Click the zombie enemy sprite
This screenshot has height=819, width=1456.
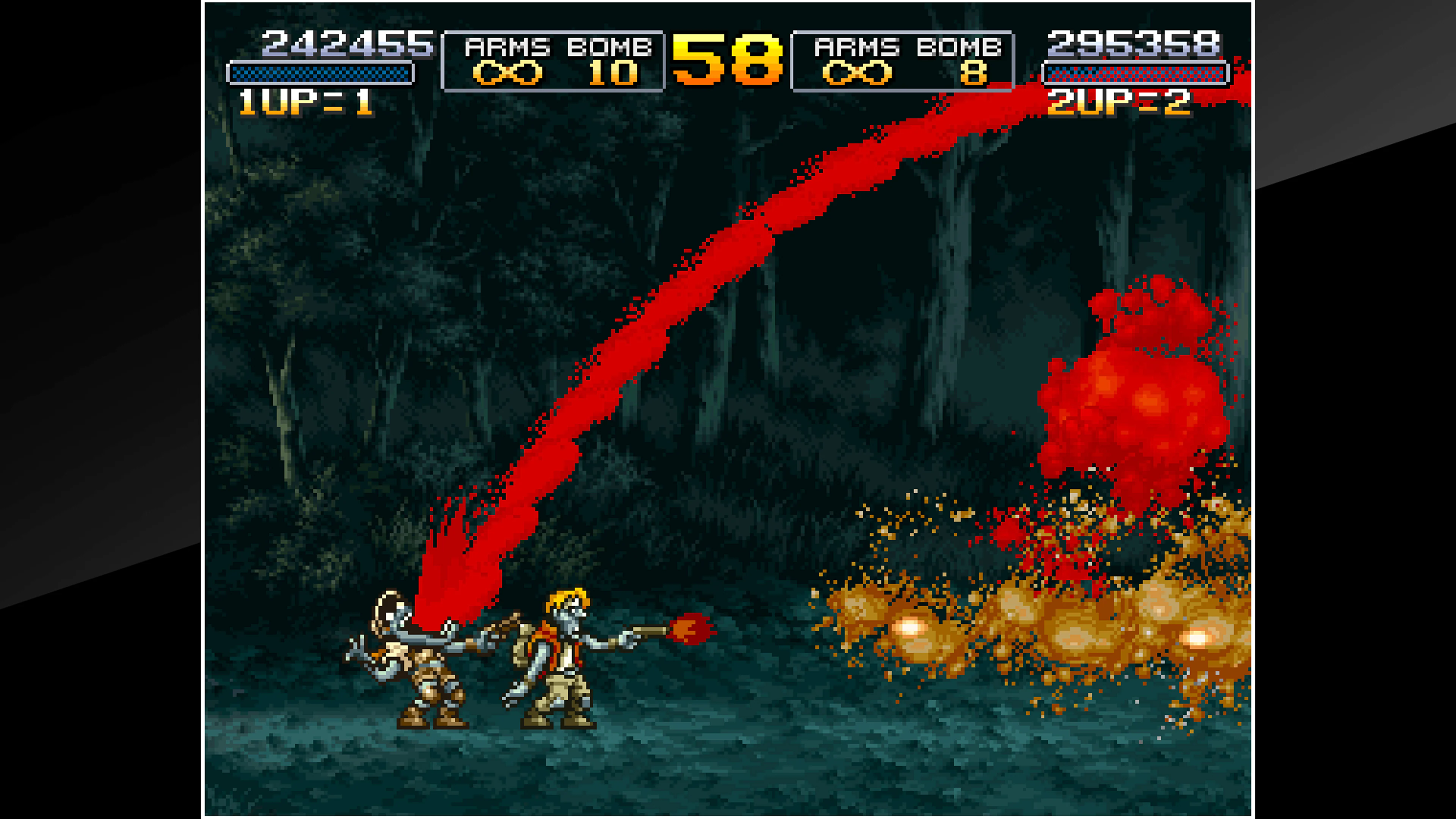(x=418, y=661)
